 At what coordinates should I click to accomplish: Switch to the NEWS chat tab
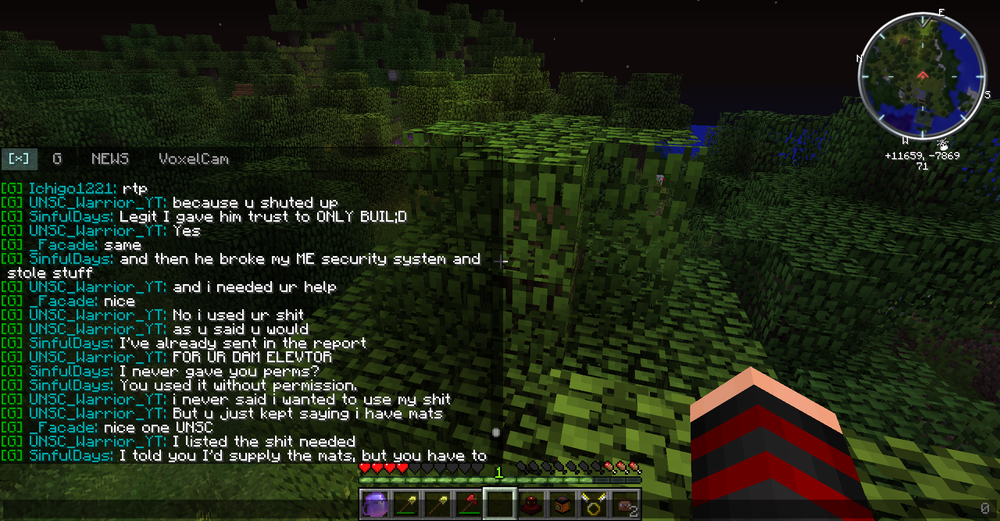point(110,159)
